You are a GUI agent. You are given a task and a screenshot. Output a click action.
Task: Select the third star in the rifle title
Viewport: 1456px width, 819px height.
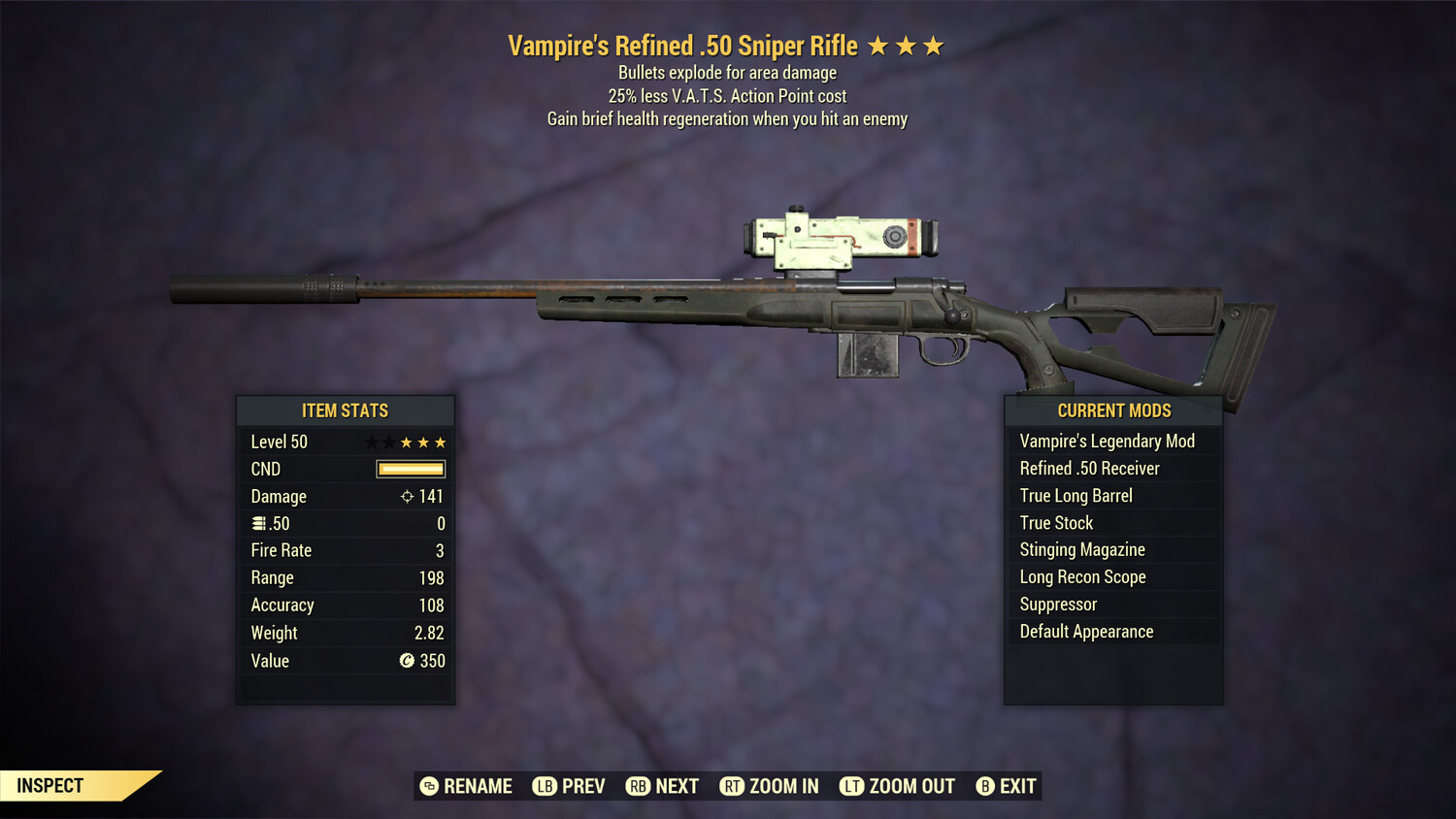coord(932,45)
